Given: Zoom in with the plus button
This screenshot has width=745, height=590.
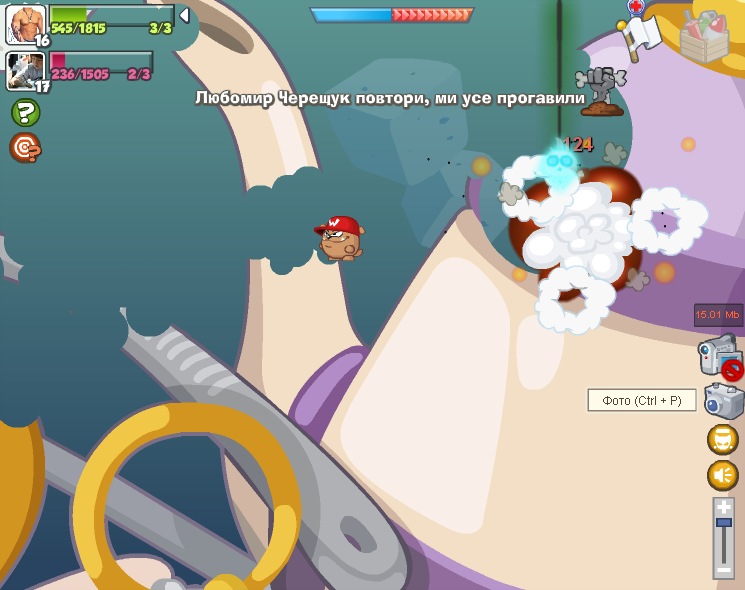Looking at the screenshot, I should click(724, 508).
